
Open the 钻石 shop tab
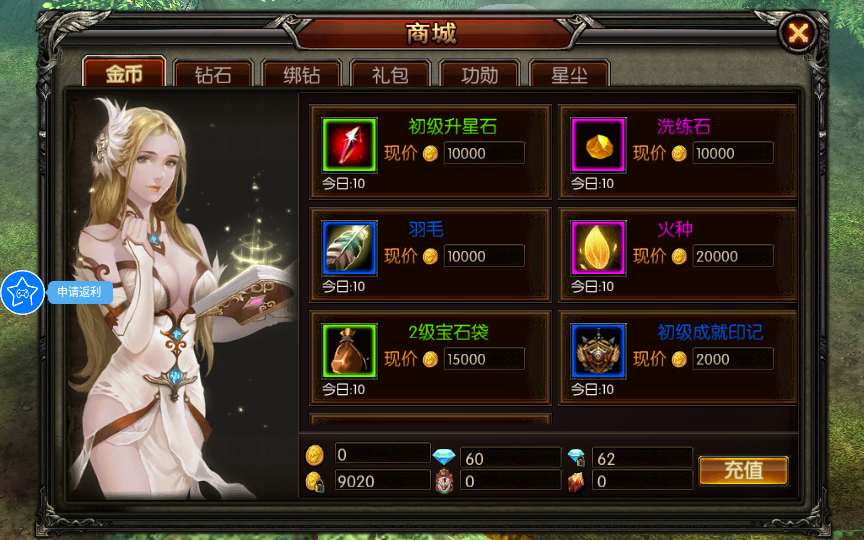(x=213, y=75)
